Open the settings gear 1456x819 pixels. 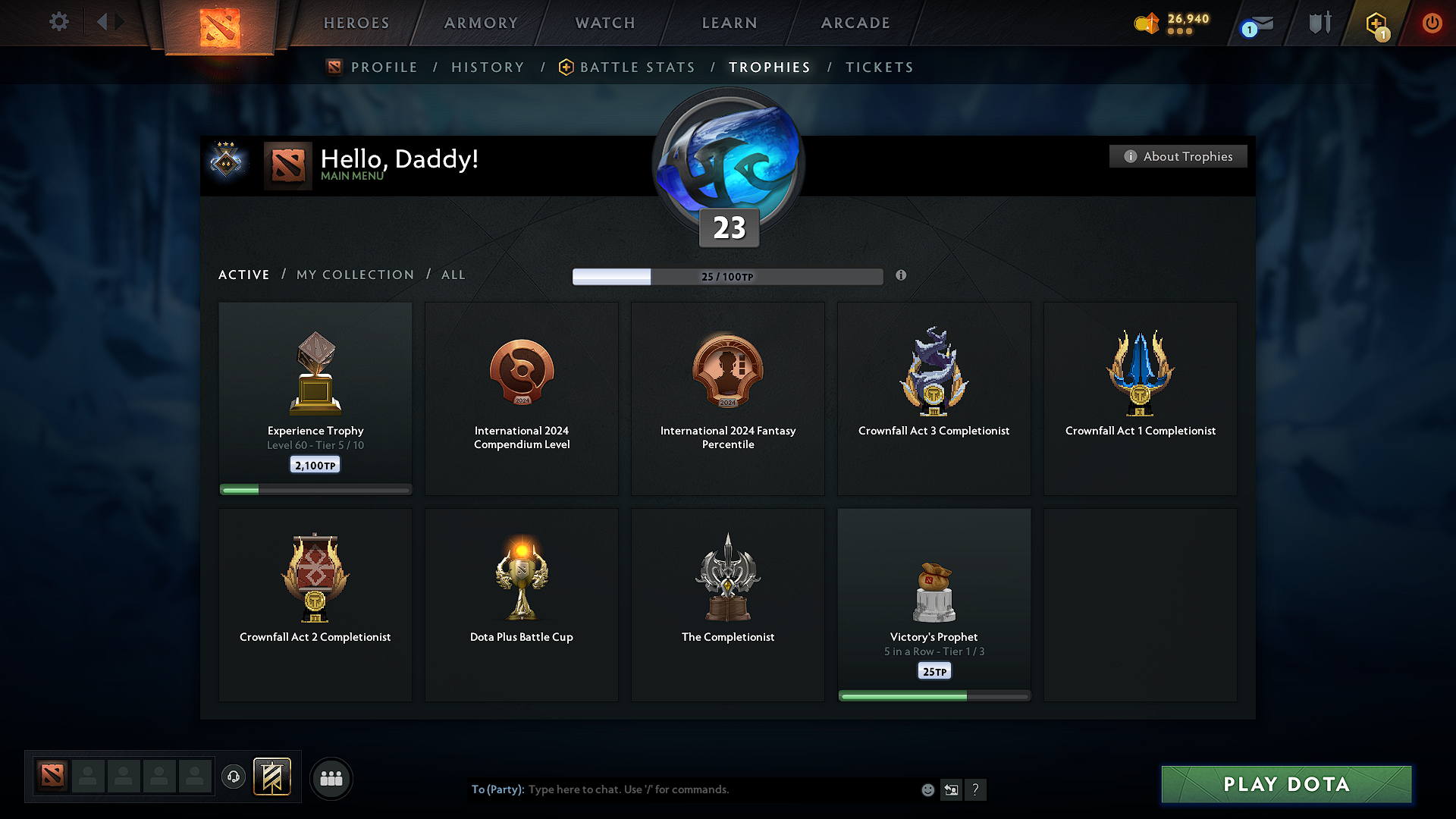(x=58, y=22)
